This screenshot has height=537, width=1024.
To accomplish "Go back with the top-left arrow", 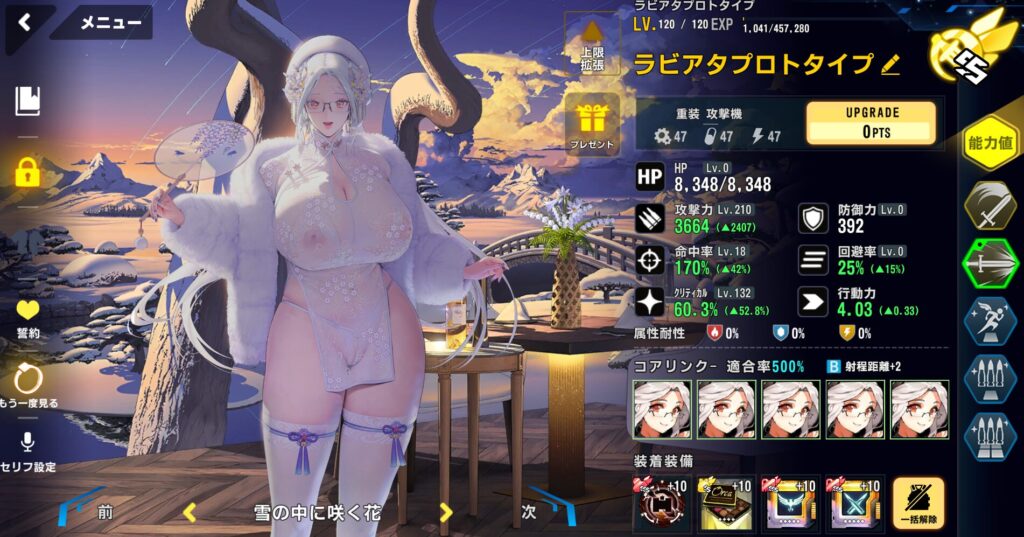I will 24,22.
